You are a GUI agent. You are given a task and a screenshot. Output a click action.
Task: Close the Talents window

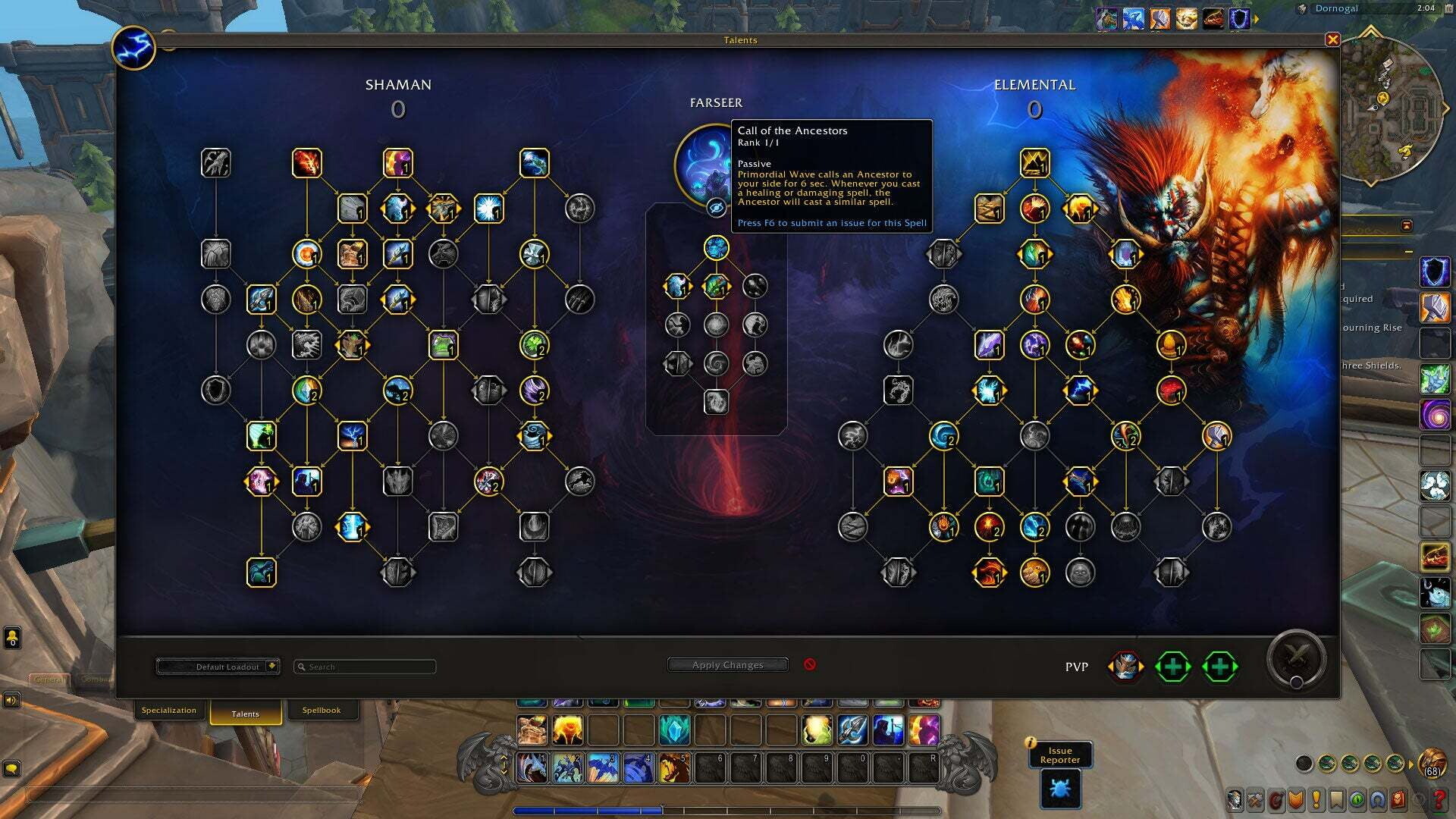pyautogui.click(x=1332, y=39)
